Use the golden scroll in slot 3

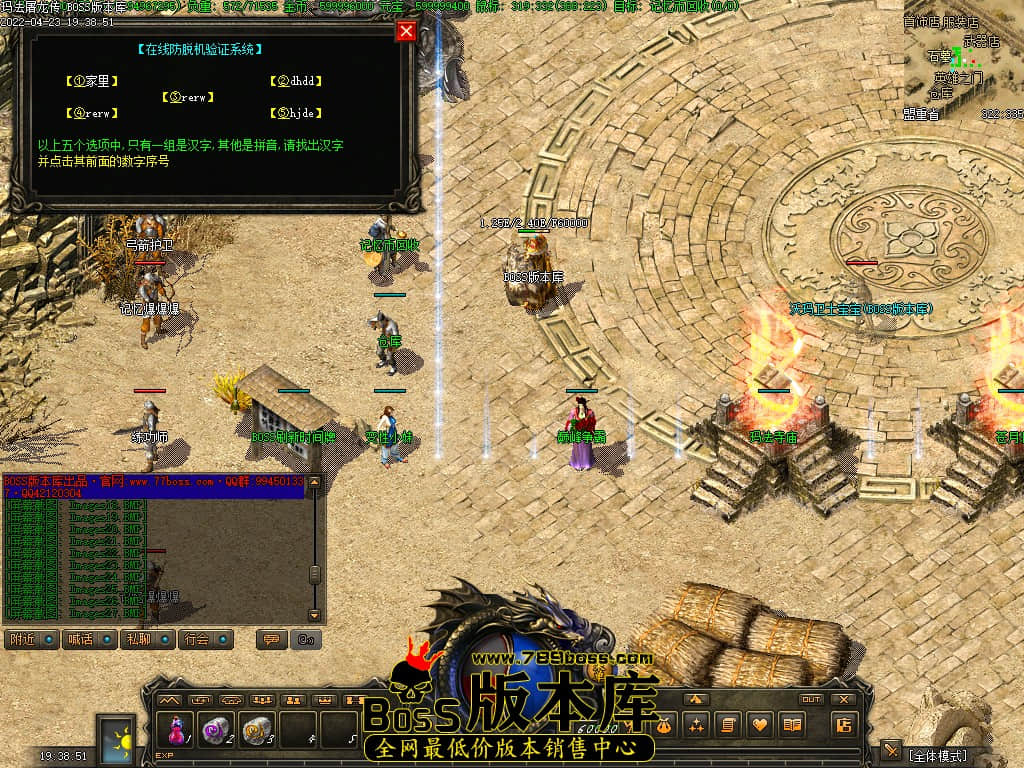(257, 730)
